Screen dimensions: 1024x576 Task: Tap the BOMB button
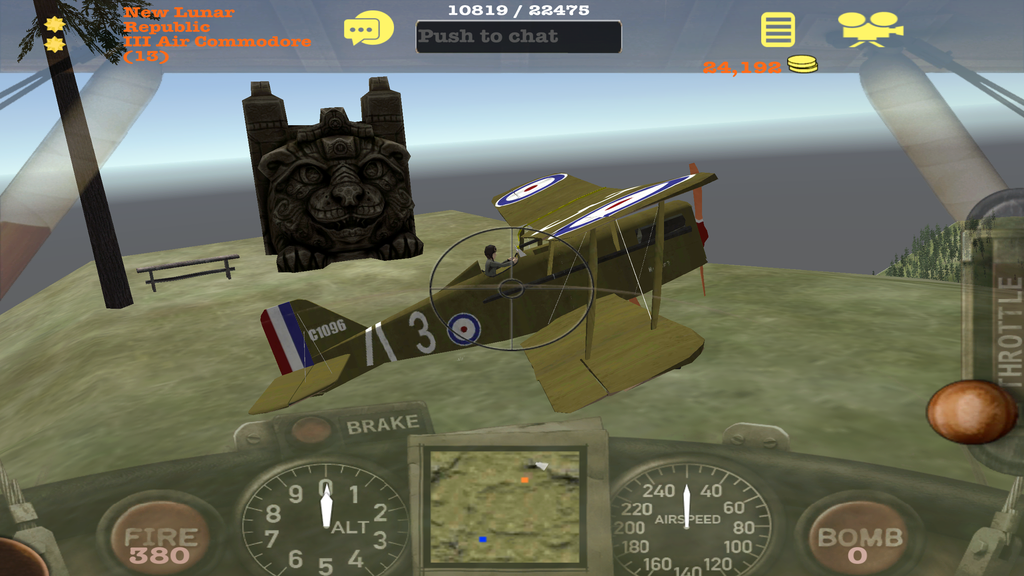click(x=858, y=542)
